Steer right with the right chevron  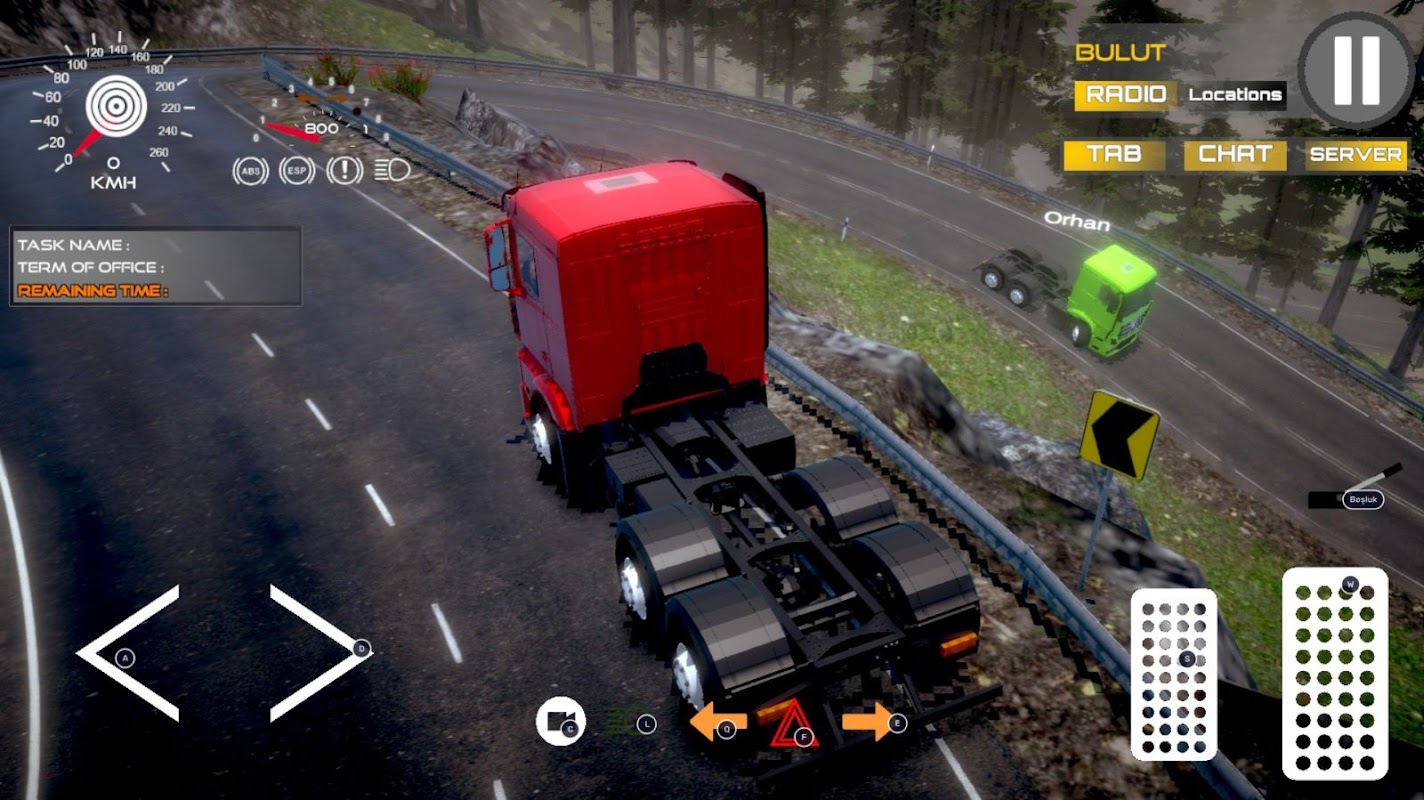tap(320, 653)
